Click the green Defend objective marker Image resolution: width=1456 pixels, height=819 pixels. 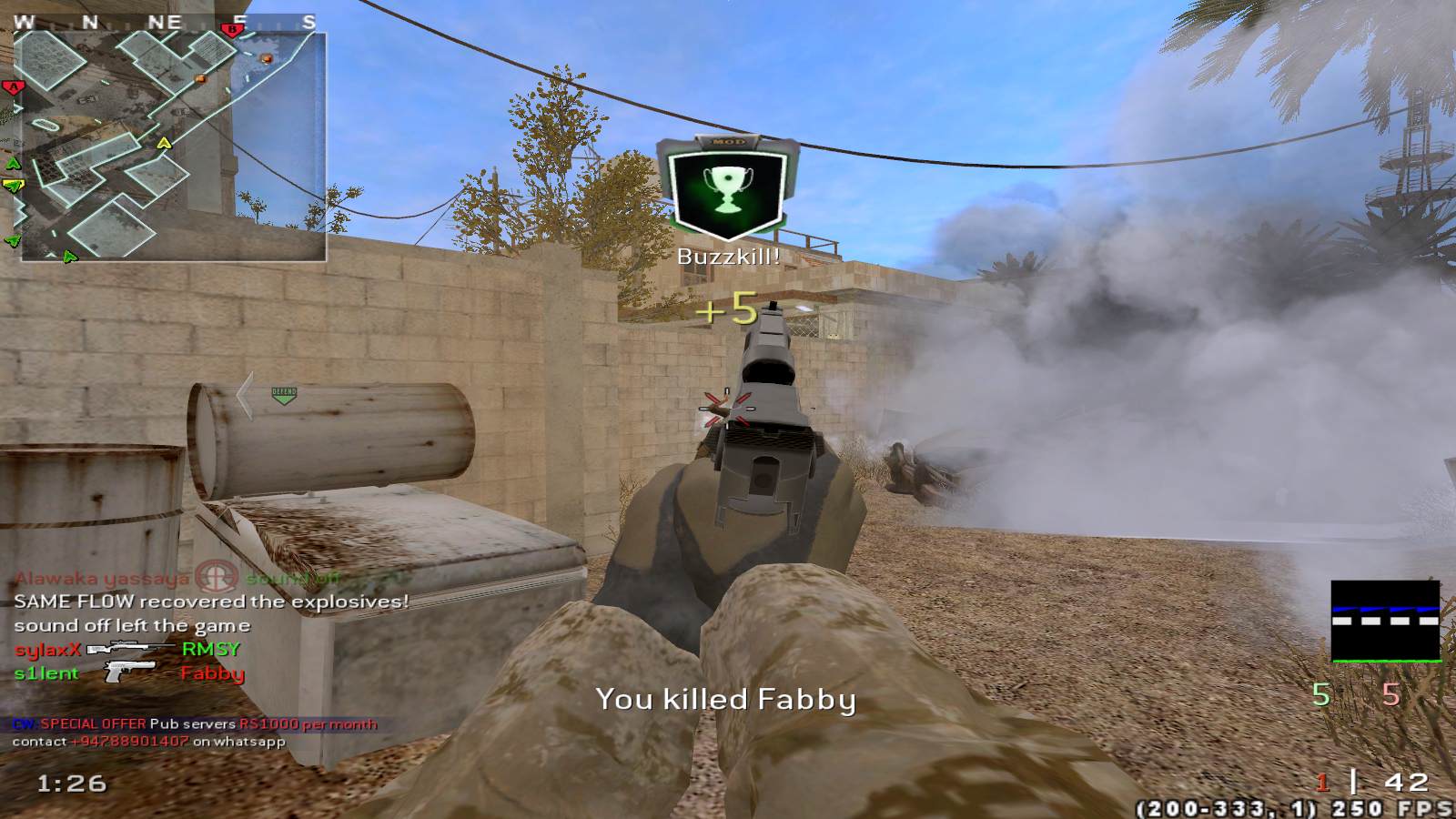pos(284,395)
